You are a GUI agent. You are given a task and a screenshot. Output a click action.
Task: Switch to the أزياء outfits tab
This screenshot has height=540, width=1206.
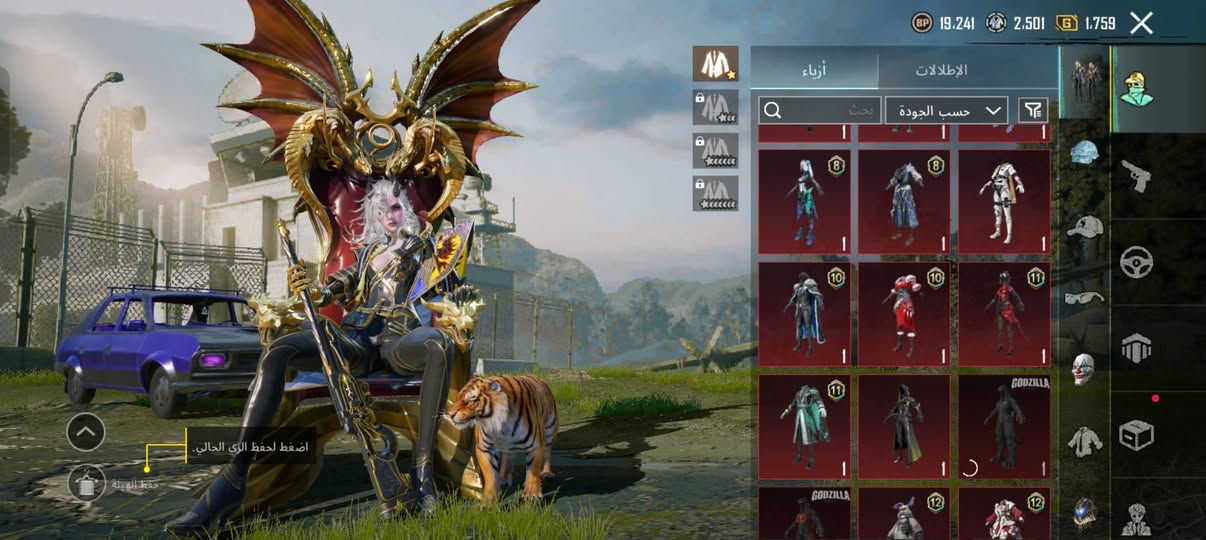point(815,70)
